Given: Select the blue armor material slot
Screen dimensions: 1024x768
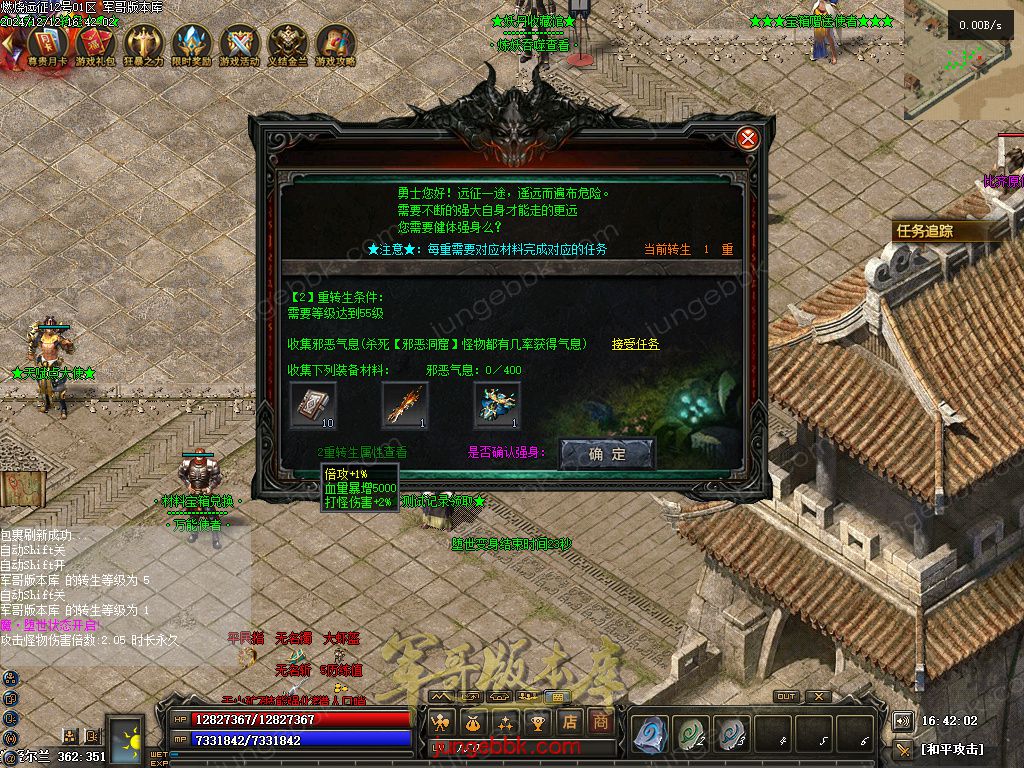Looking at the screenshot, I should (497, 405).
